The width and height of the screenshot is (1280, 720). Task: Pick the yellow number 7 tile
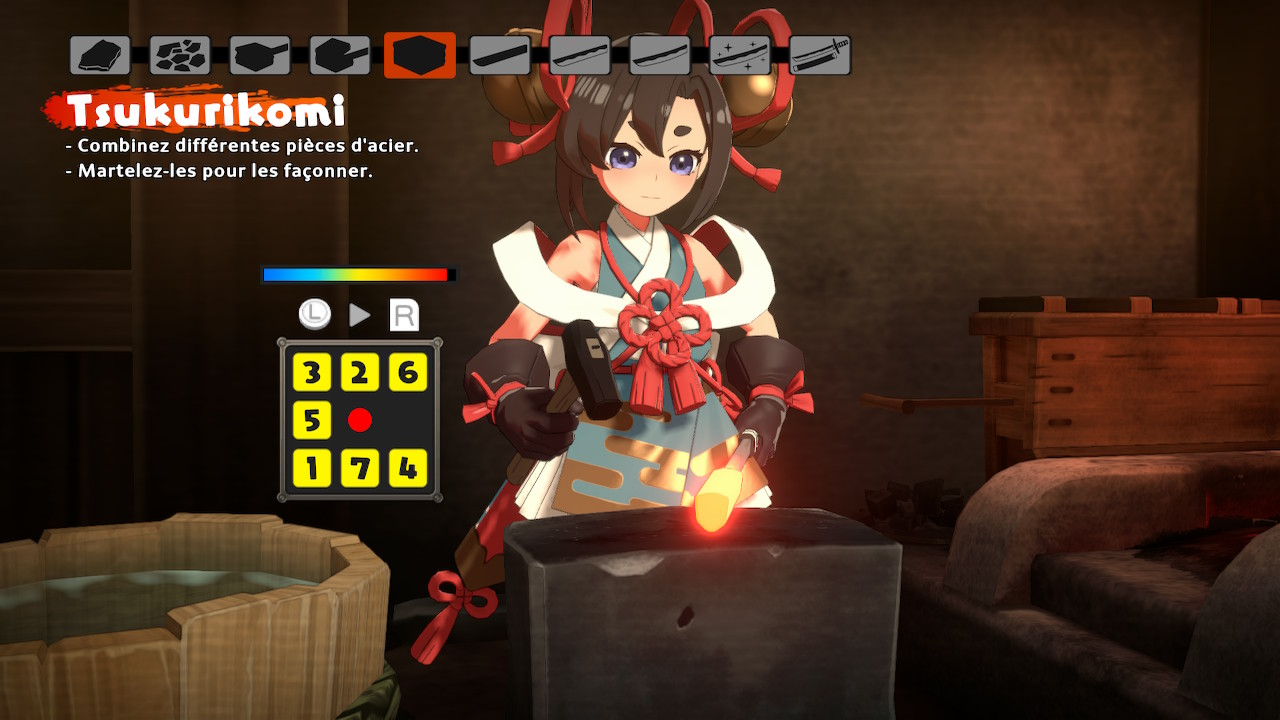(360, 468)
